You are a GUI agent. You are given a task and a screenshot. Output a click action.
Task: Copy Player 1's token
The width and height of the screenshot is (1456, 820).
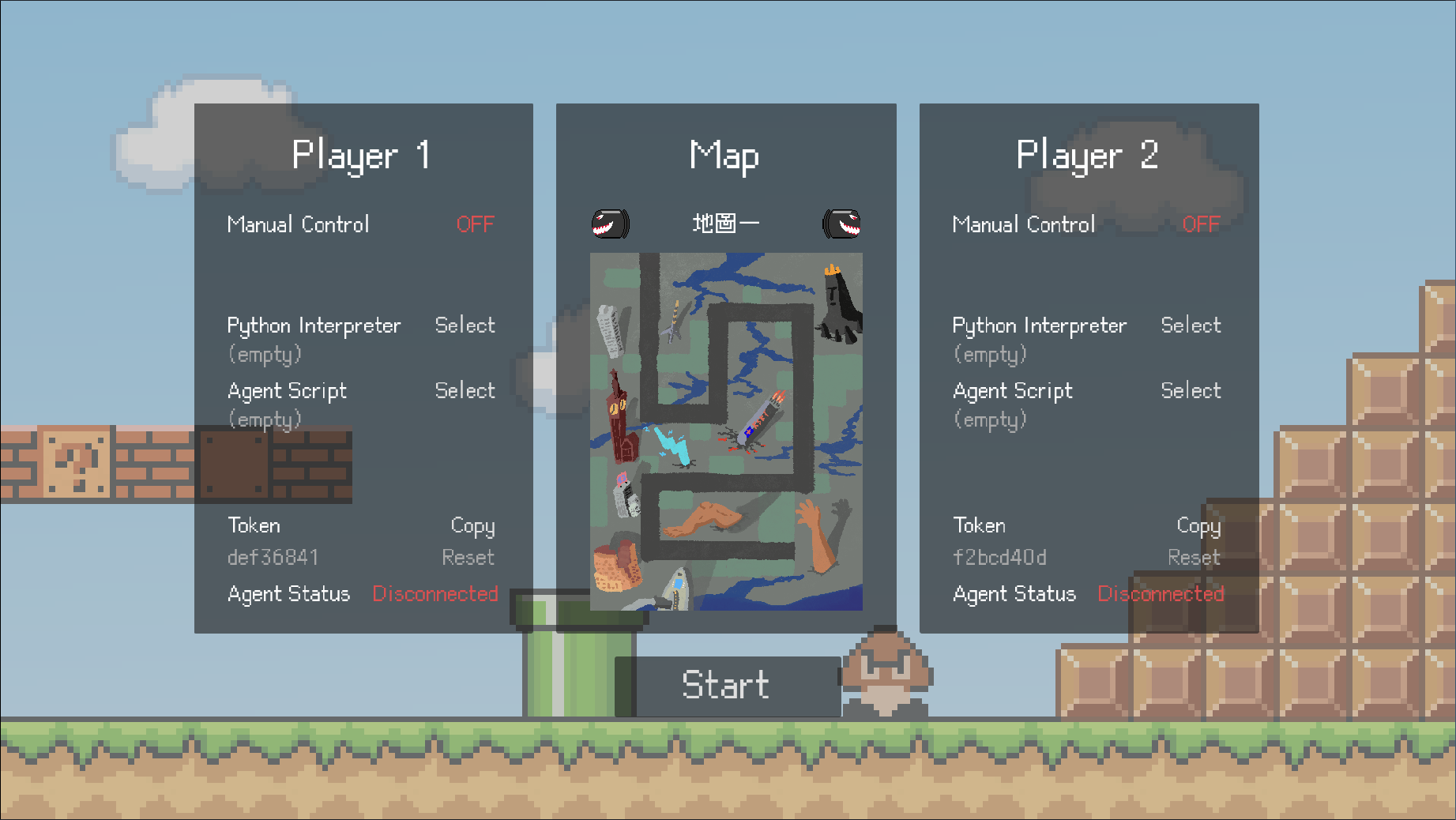(472, 526)
